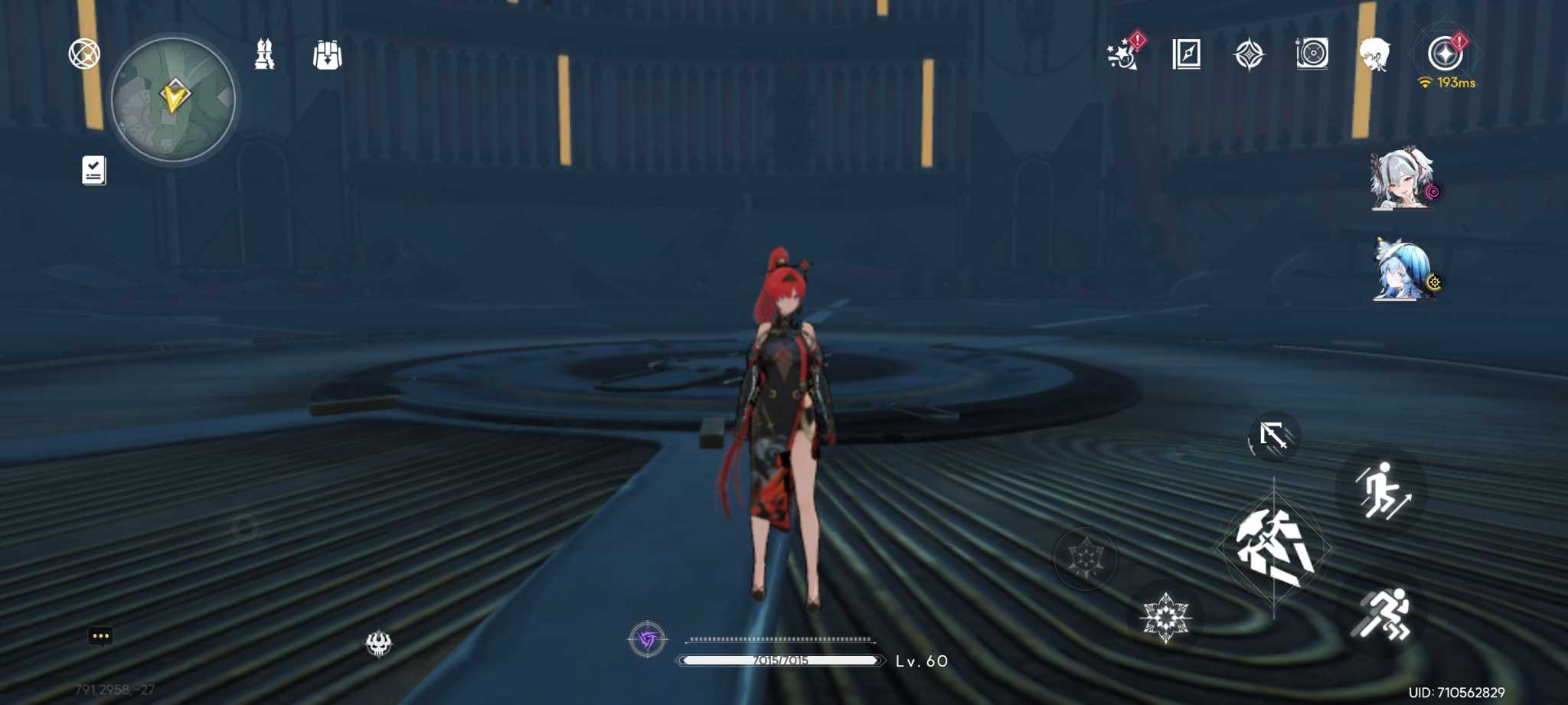Screen dimensions: 1568x705
Task: Open the special globe icon beside the minimap
Action: pos(84,54)
